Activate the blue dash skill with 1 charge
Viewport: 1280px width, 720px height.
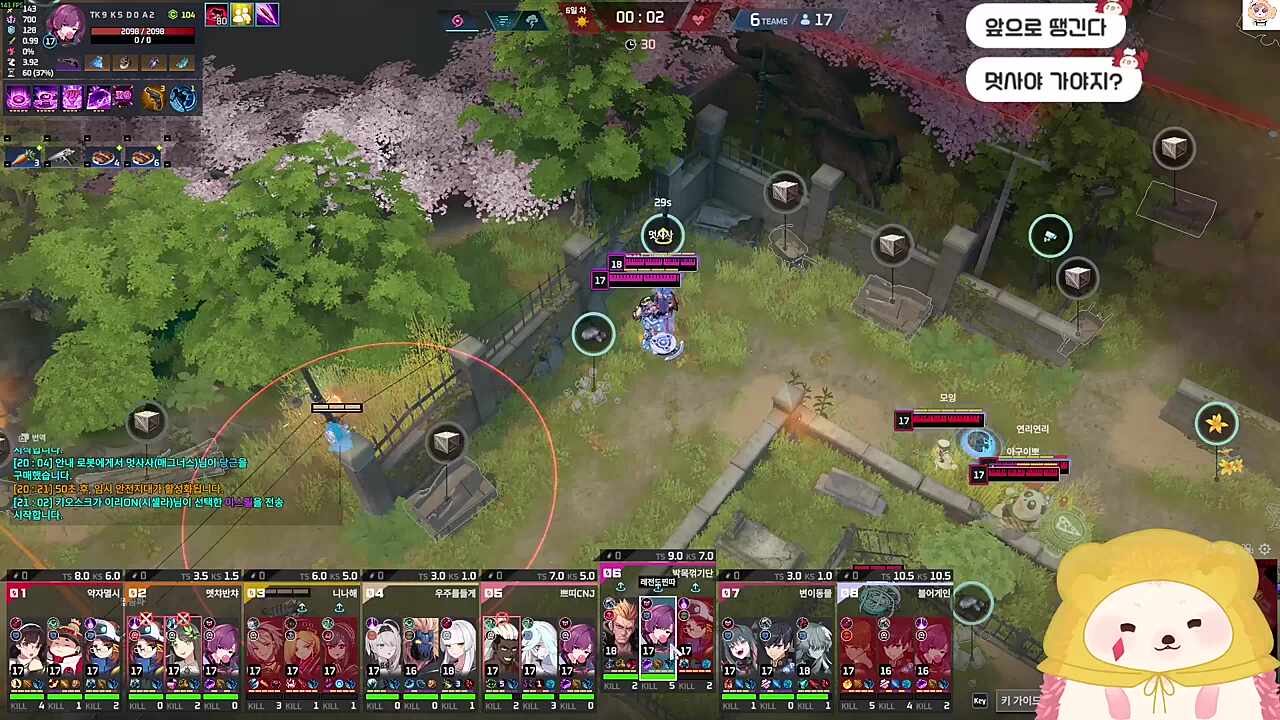181,97
